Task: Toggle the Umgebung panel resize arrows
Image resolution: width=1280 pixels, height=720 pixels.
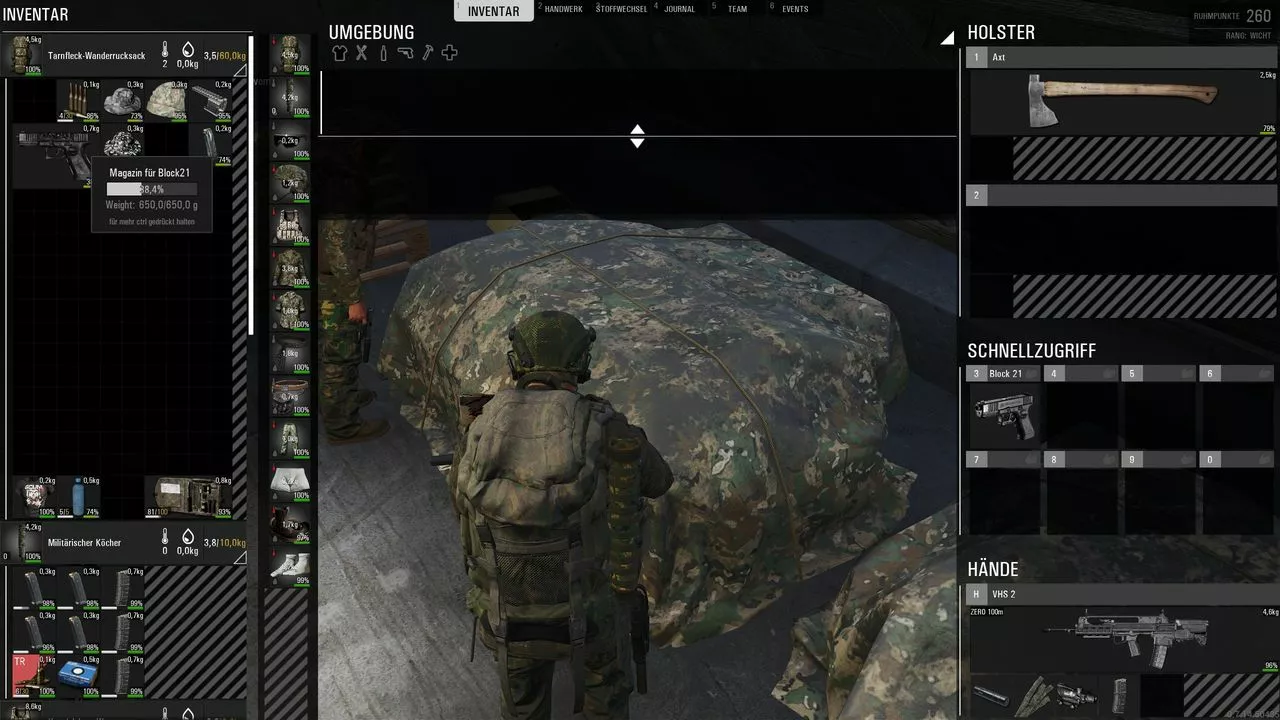Action: click(x=637, y=136)
